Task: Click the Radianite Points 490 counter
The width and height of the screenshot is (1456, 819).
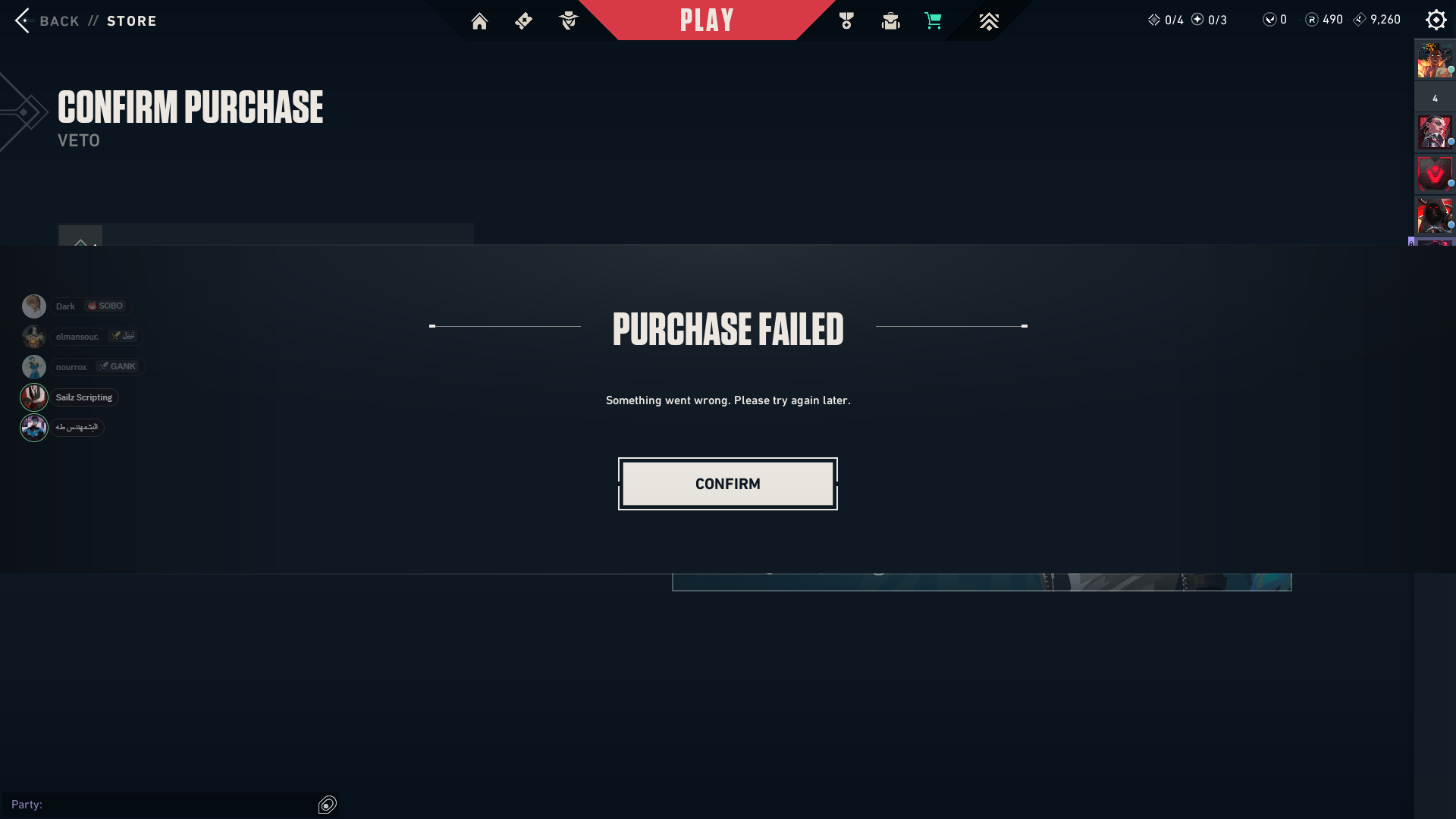Action: (1323, 20)
